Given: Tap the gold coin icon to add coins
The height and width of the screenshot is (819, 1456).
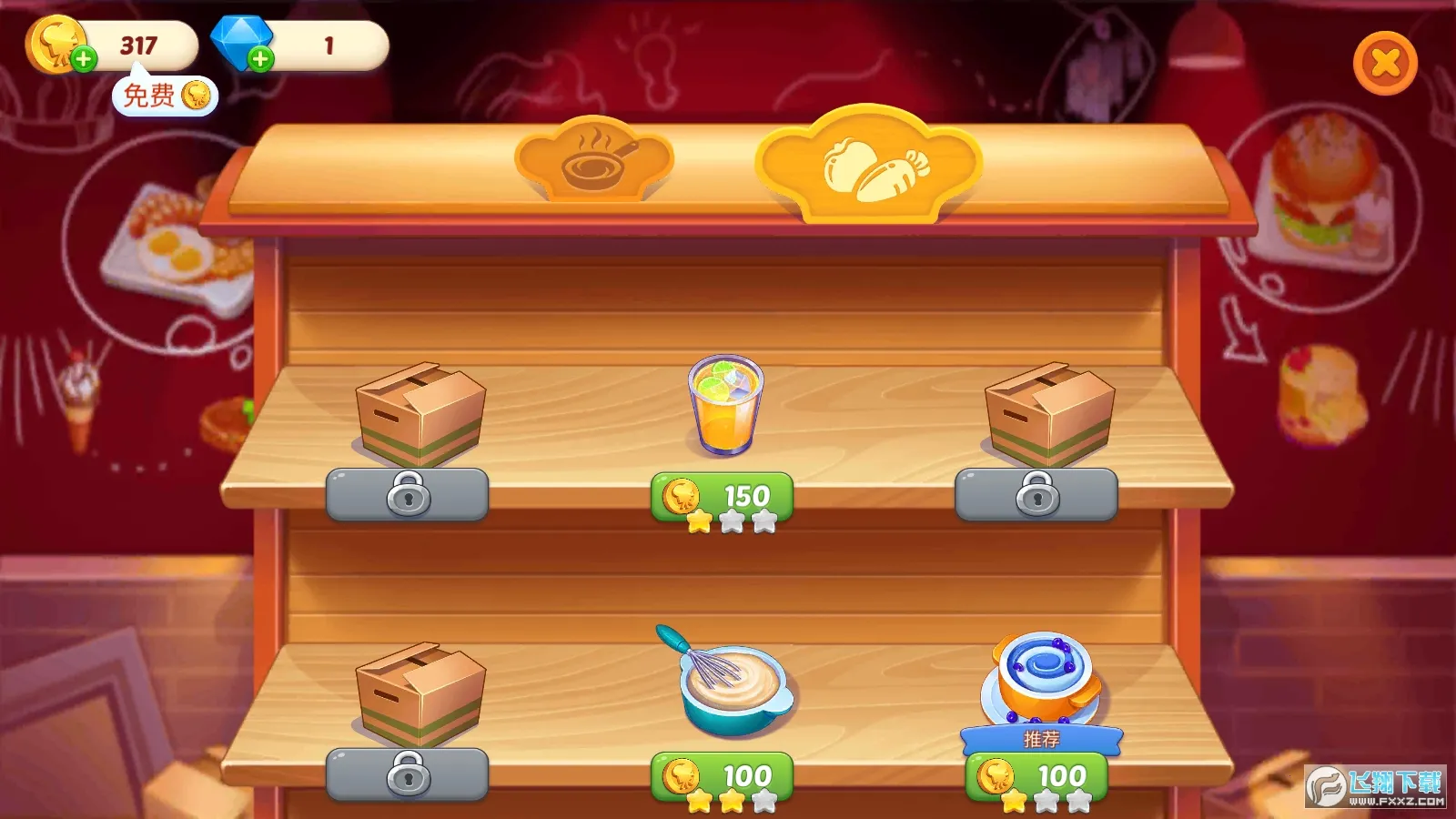Looking at the screenshot, I should coord(56,41).
